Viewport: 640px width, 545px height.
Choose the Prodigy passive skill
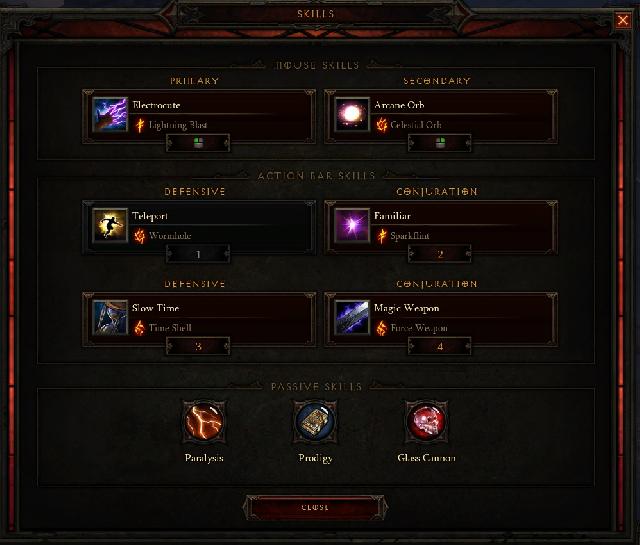pyautogui.click(x=315, y=421)
